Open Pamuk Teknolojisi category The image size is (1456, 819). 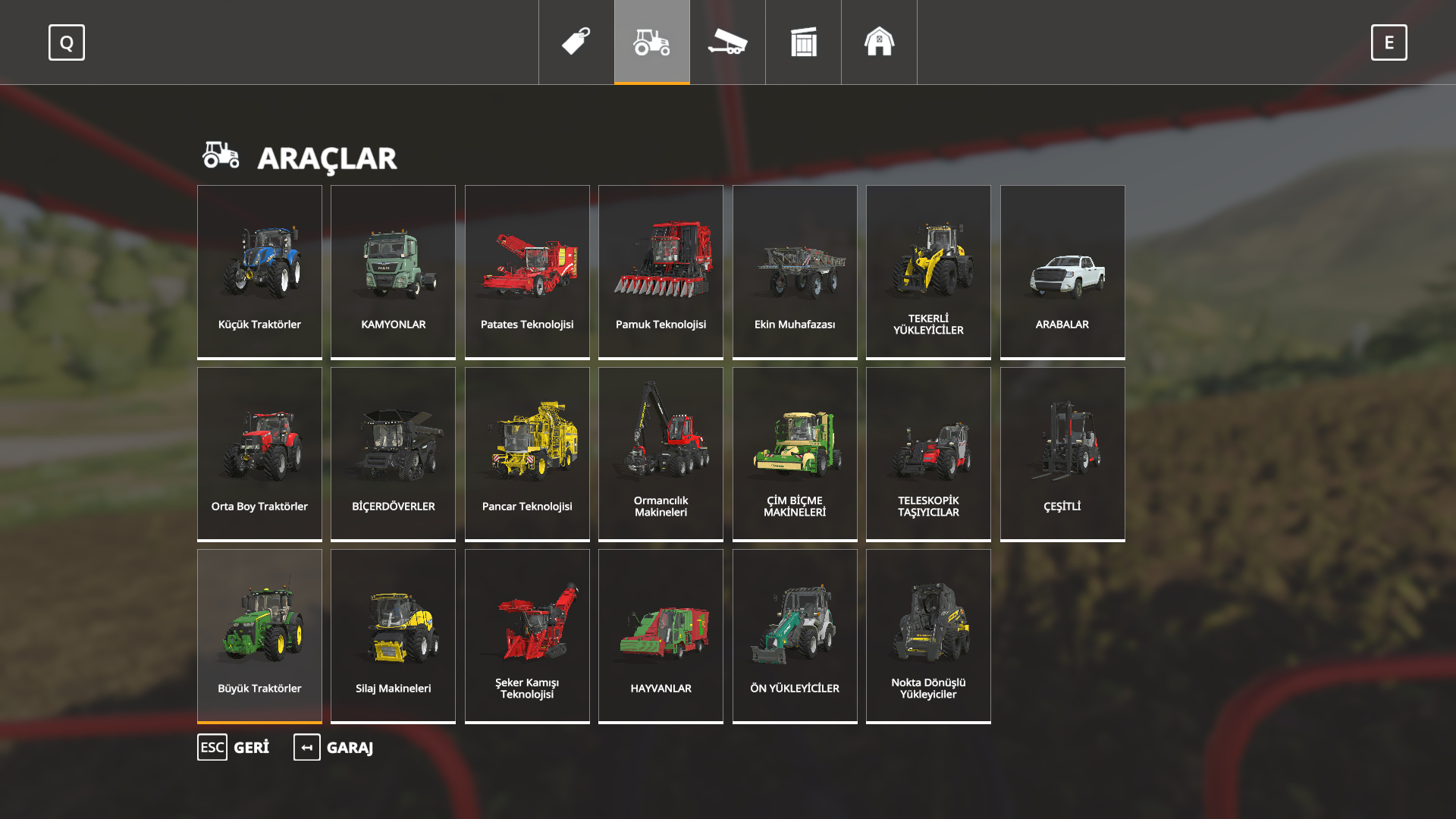coord(661,271)
